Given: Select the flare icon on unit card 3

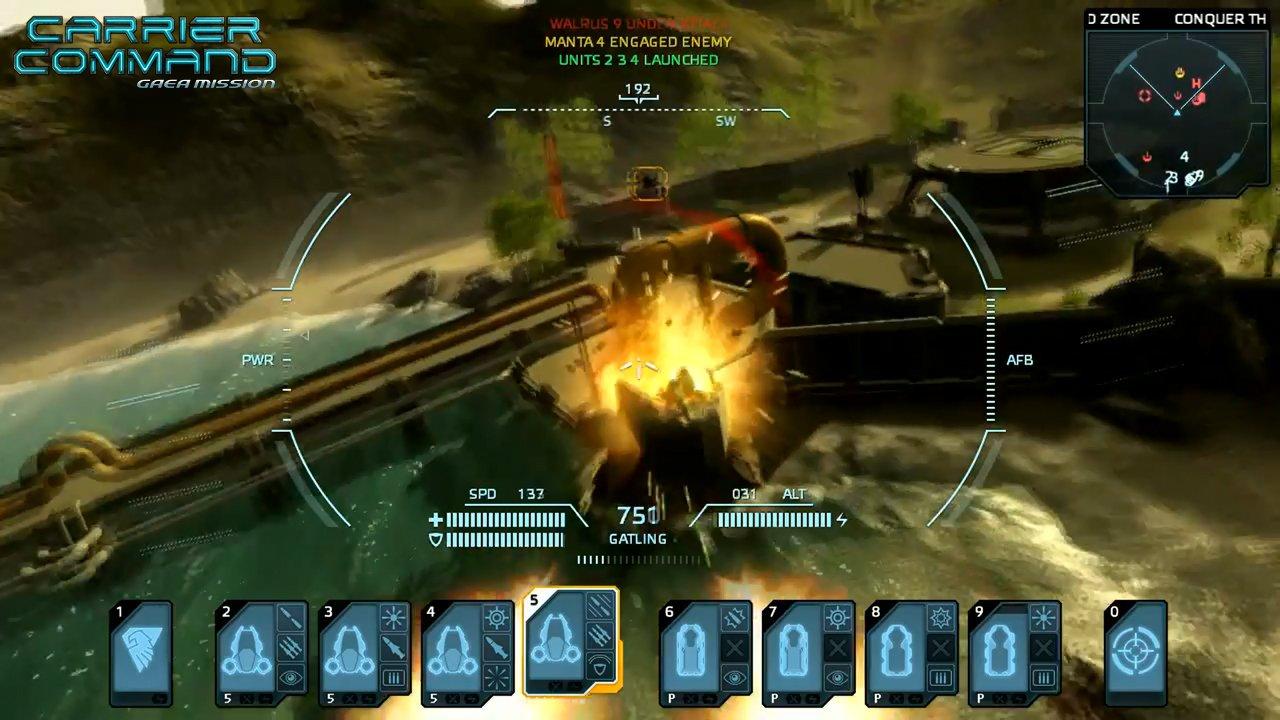Looking at the screenshot, I should [x=394, y=616].
